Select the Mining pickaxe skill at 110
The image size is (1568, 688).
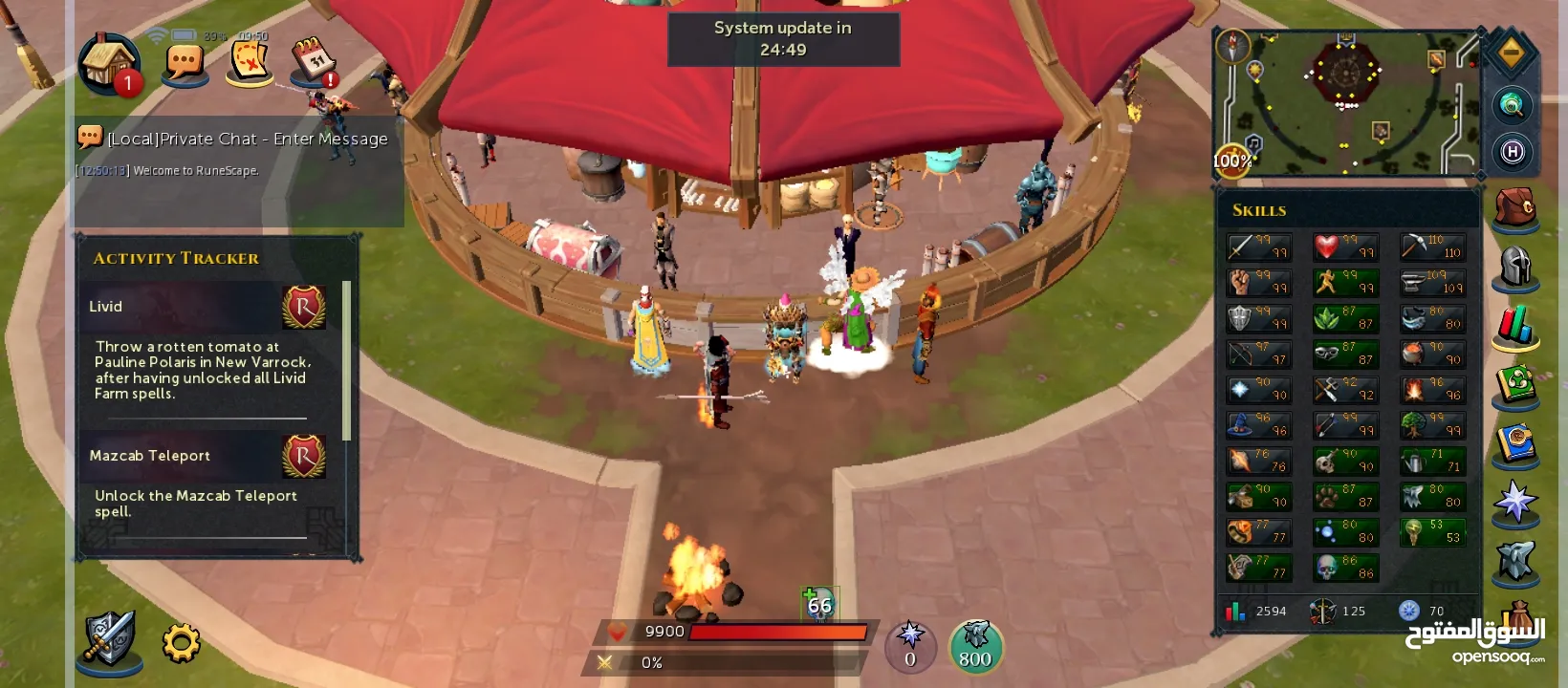tap(1431, 247)
